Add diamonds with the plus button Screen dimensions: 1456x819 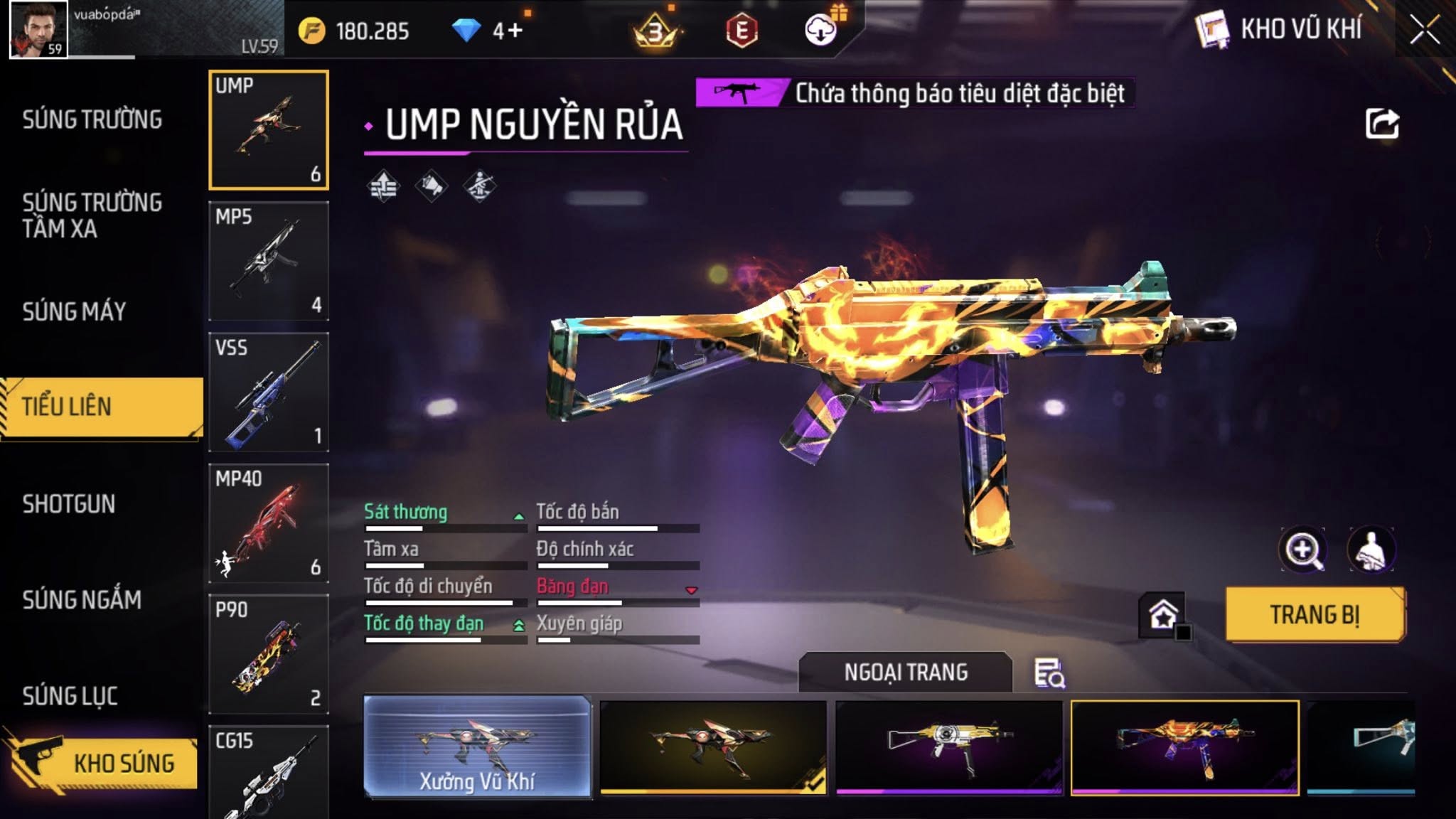(516, 31)
